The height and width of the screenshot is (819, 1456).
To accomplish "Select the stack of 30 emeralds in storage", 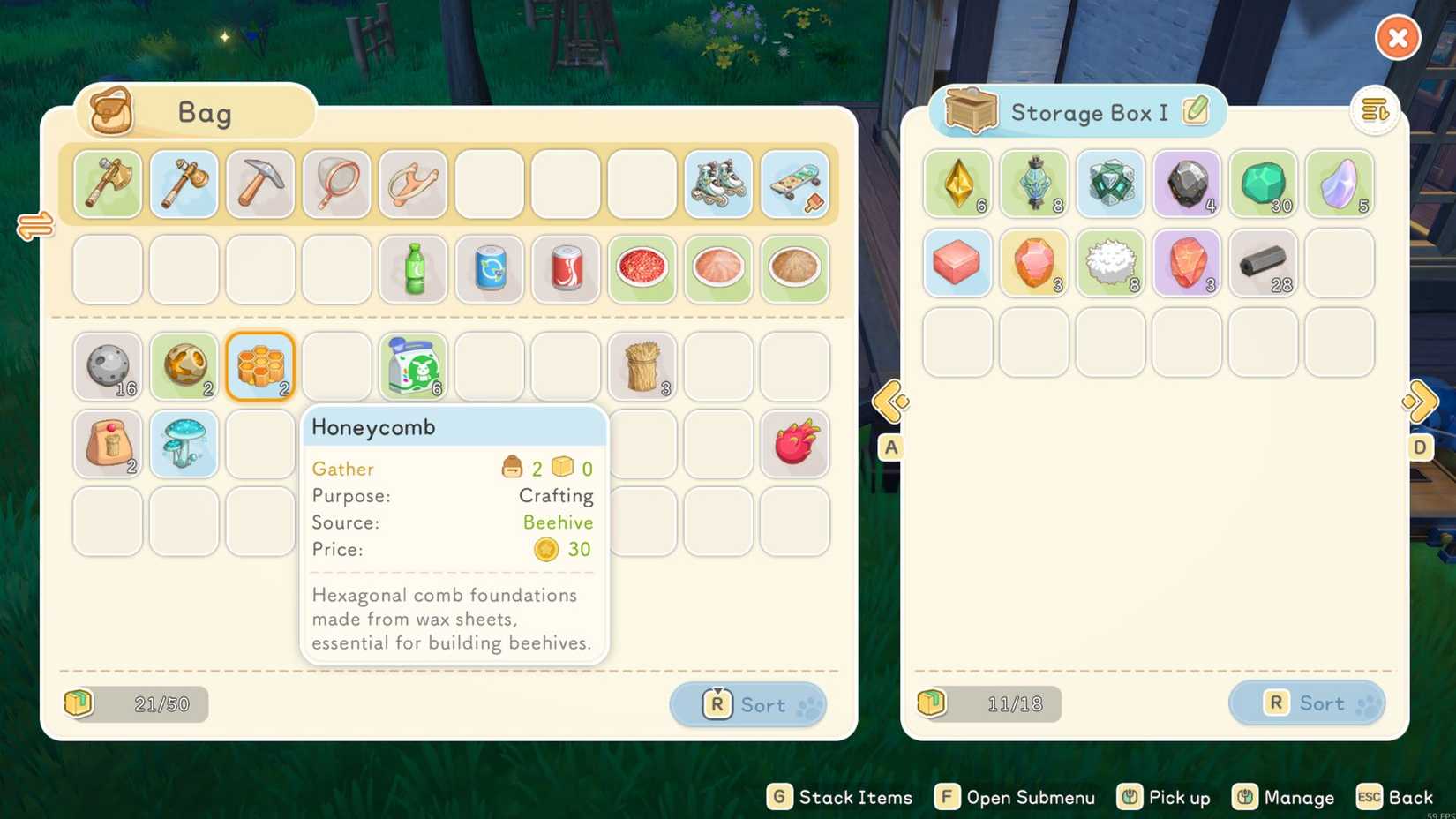I will [x=1263, y=184].
